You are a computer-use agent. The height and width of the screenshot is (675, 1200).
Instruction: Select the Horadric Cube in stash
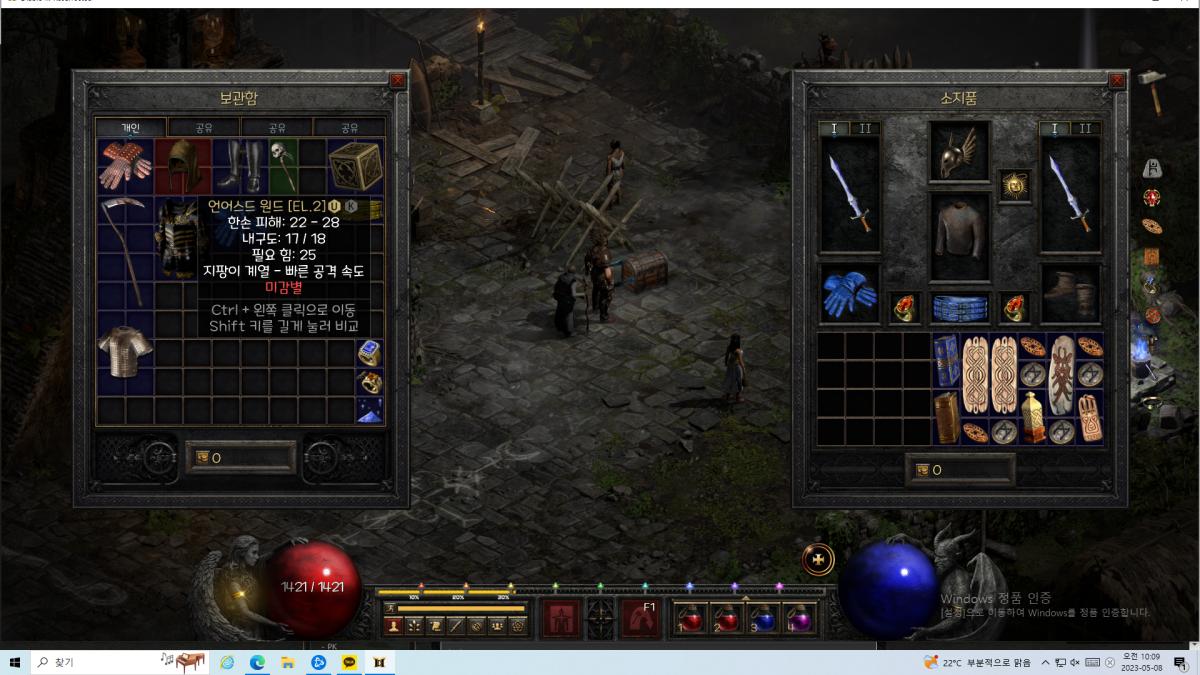[355, 165]
